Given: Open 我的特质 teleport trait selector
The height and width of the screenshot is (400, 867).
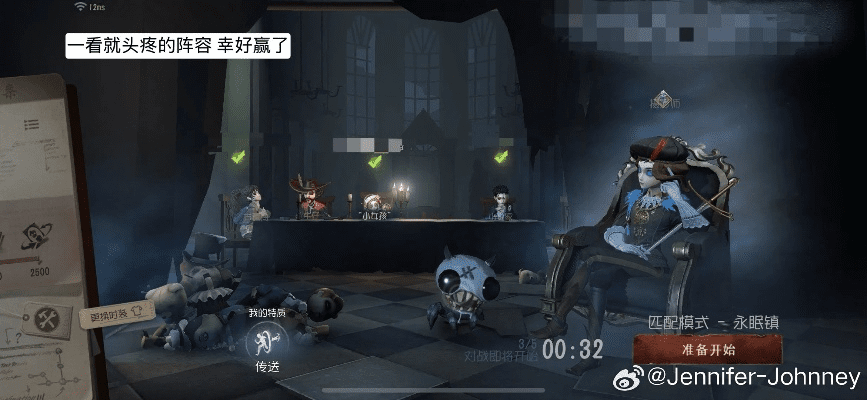Looking at the screenshot, I should point(264,343).
